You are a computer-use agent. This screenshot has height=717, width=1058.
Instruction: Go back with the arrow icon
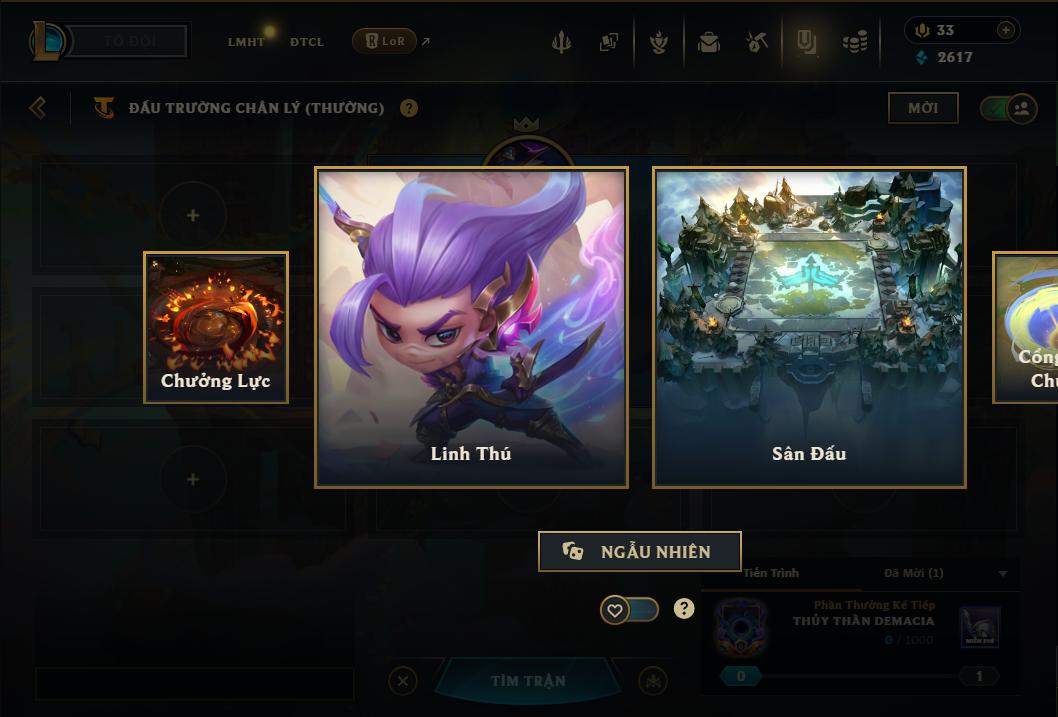tap(38, 107)
